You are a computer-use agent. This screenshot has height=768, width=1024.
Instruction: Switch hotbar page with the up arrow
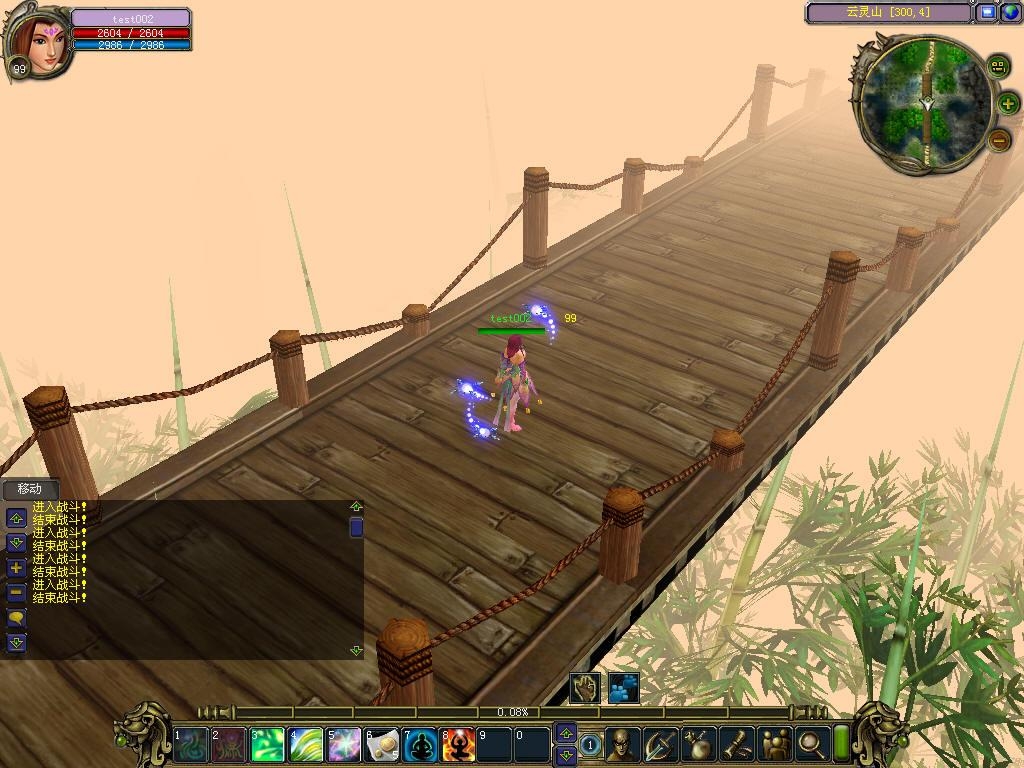point(566,734)
